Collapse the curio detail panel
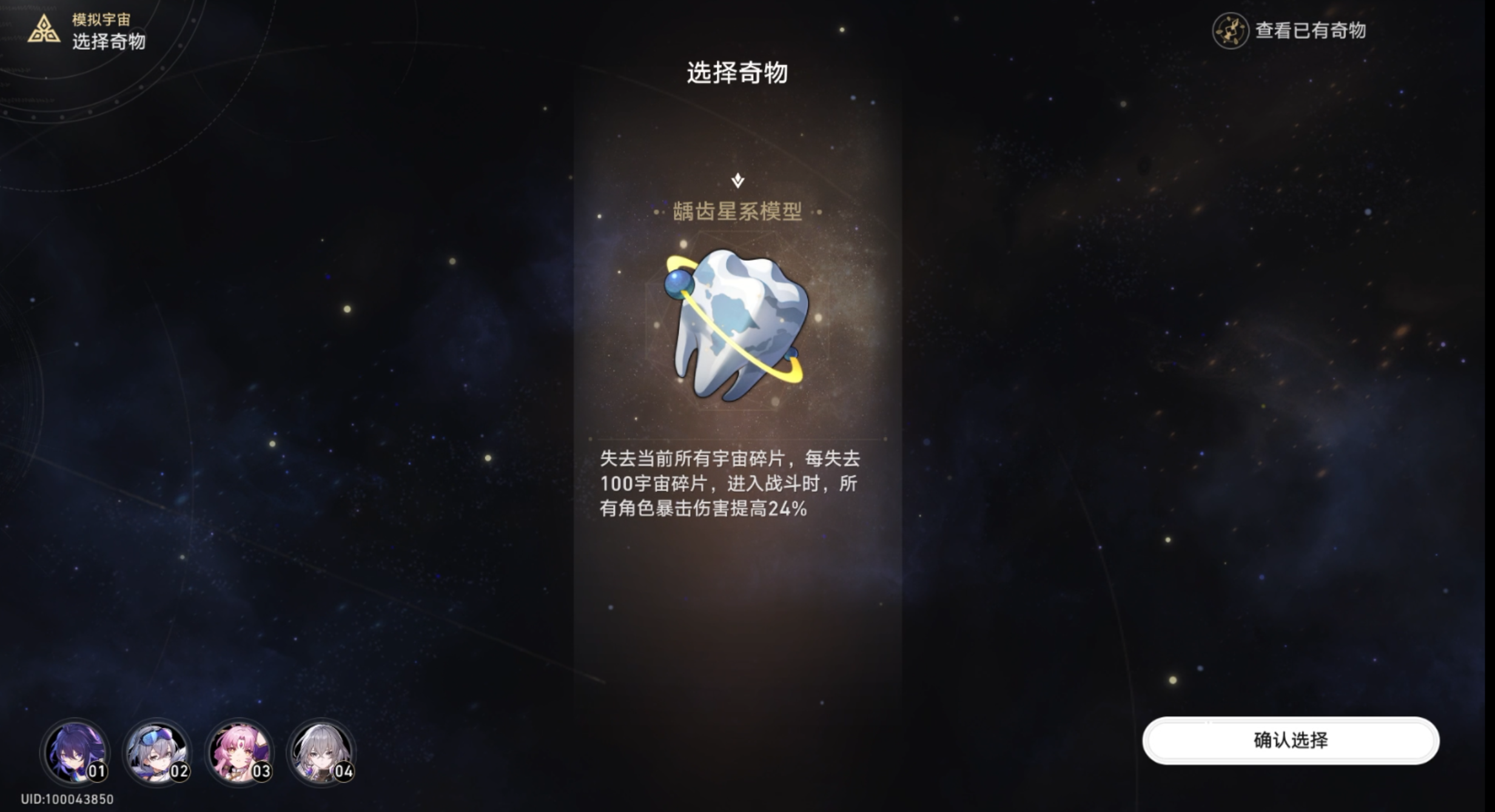 point(737,180)
